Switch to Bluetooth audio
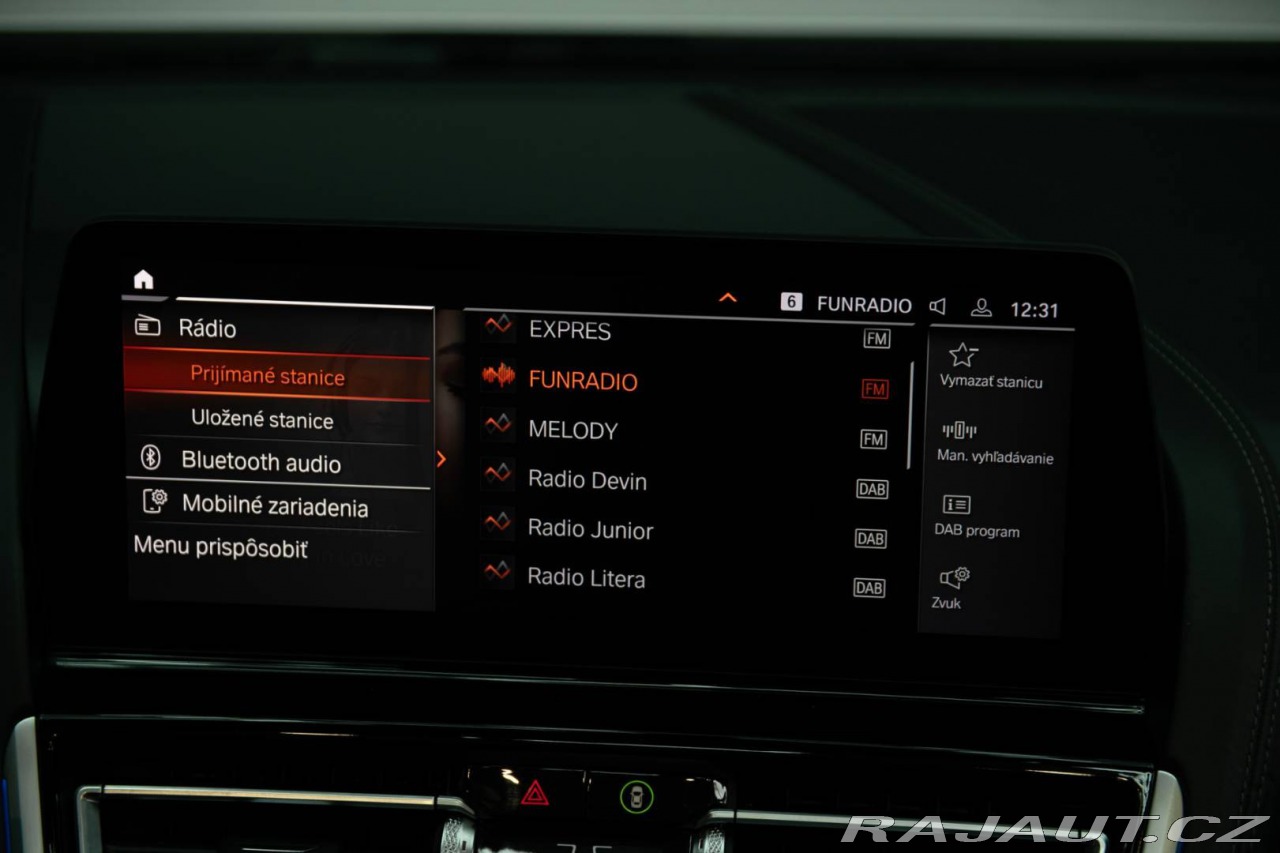This screenshot has height=853, width=1280. point(260,462)
